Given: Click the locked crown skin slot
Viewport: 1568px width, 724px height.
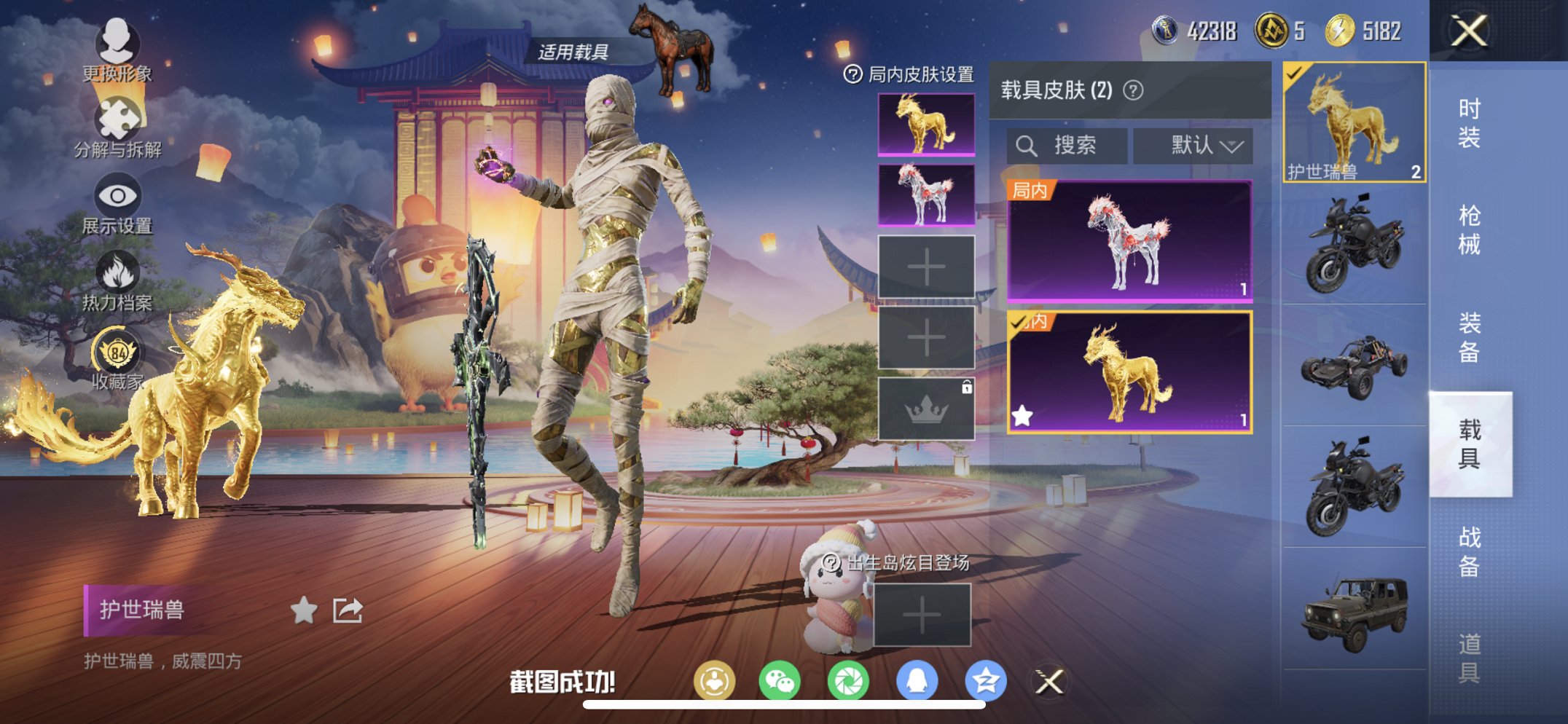Looking at the screenshot, I should [927, 407].
